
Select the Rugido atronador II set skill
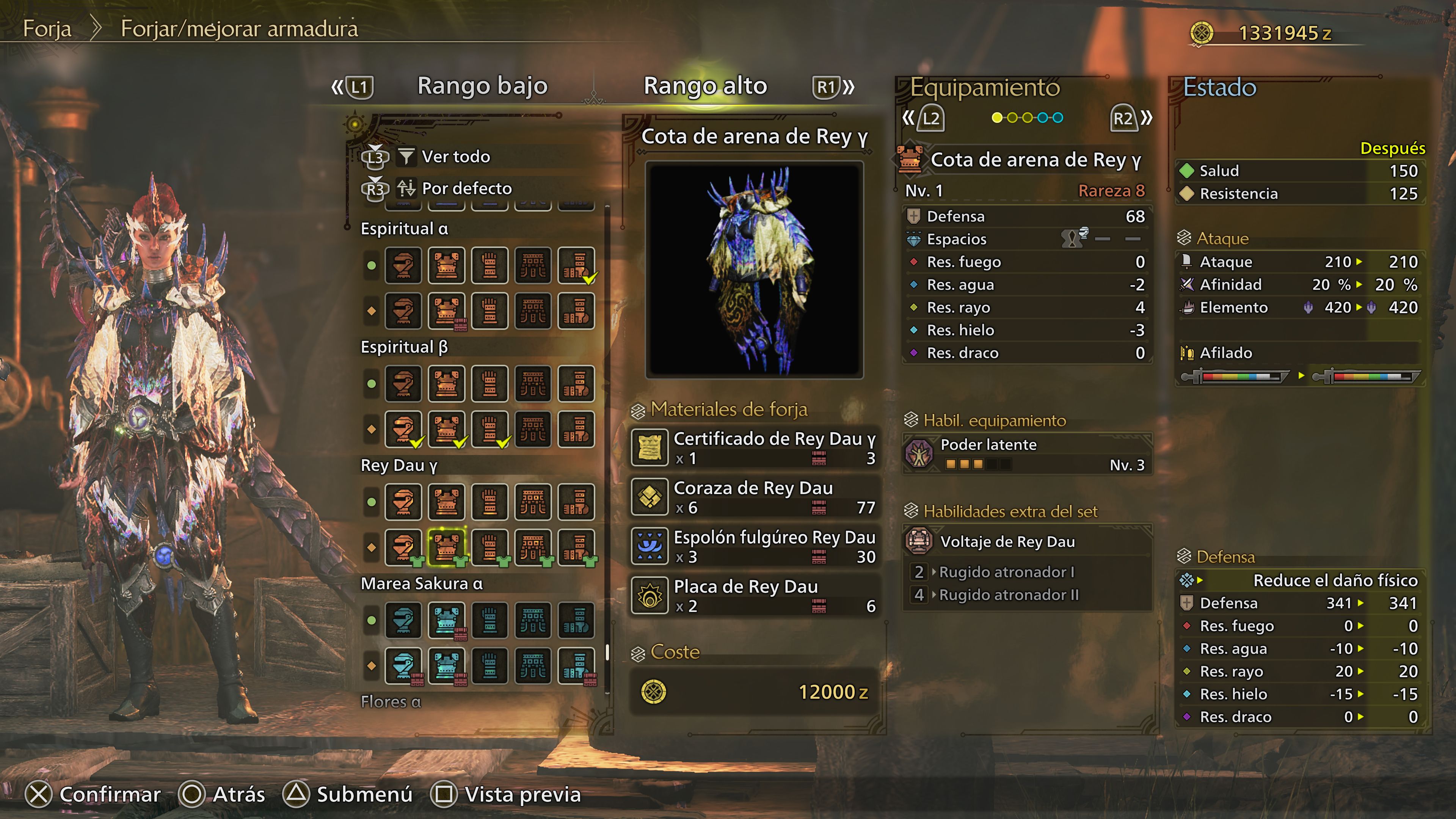[x=1008, y=595]
